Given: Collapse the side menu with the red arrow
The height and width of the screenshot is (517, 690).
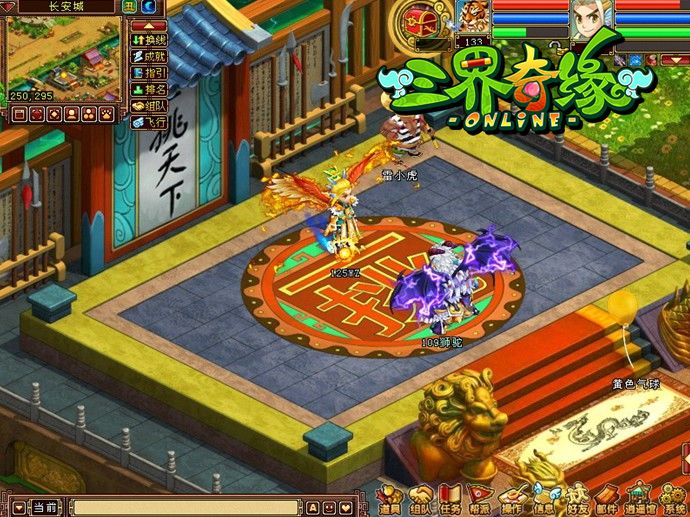Looking at the screenshot, I should point(148,24).
